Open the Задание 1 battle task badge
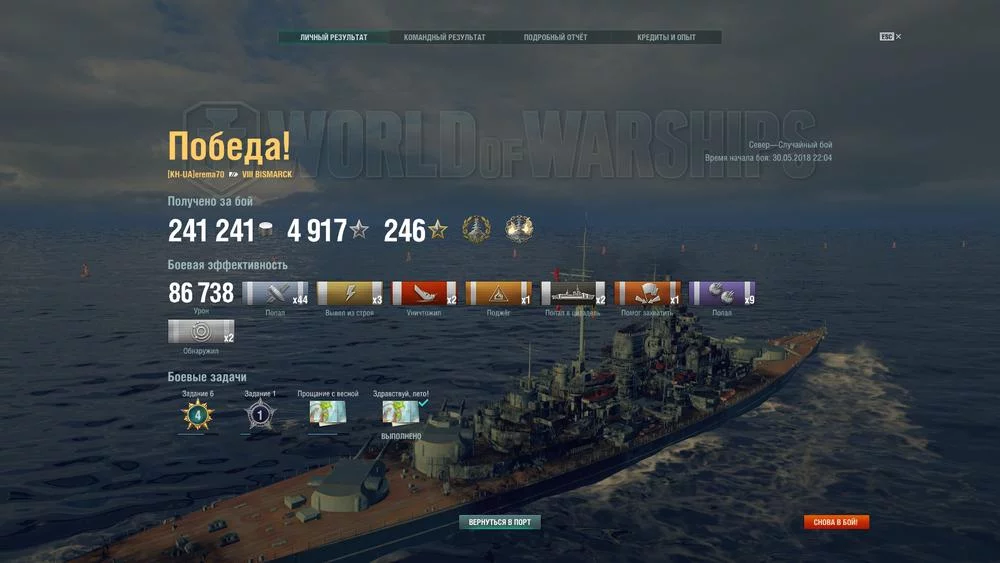 [260, 414]
